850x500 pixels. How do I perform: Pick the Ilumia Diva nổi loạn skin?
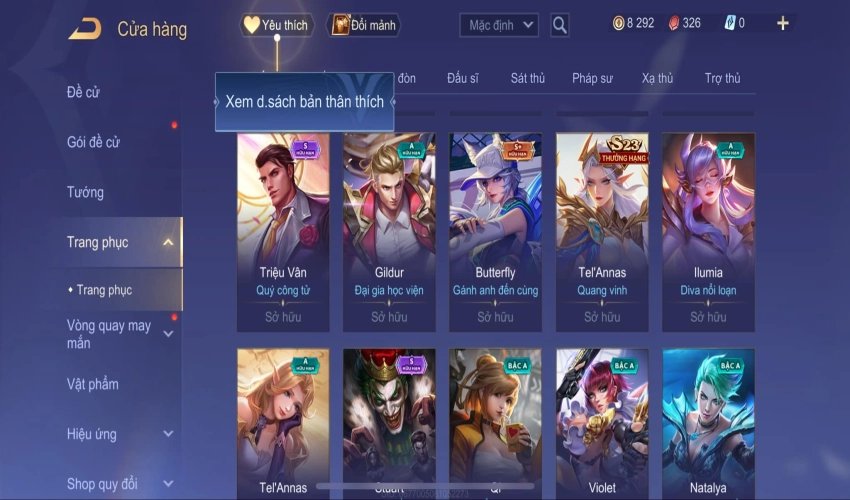point(708,232)
